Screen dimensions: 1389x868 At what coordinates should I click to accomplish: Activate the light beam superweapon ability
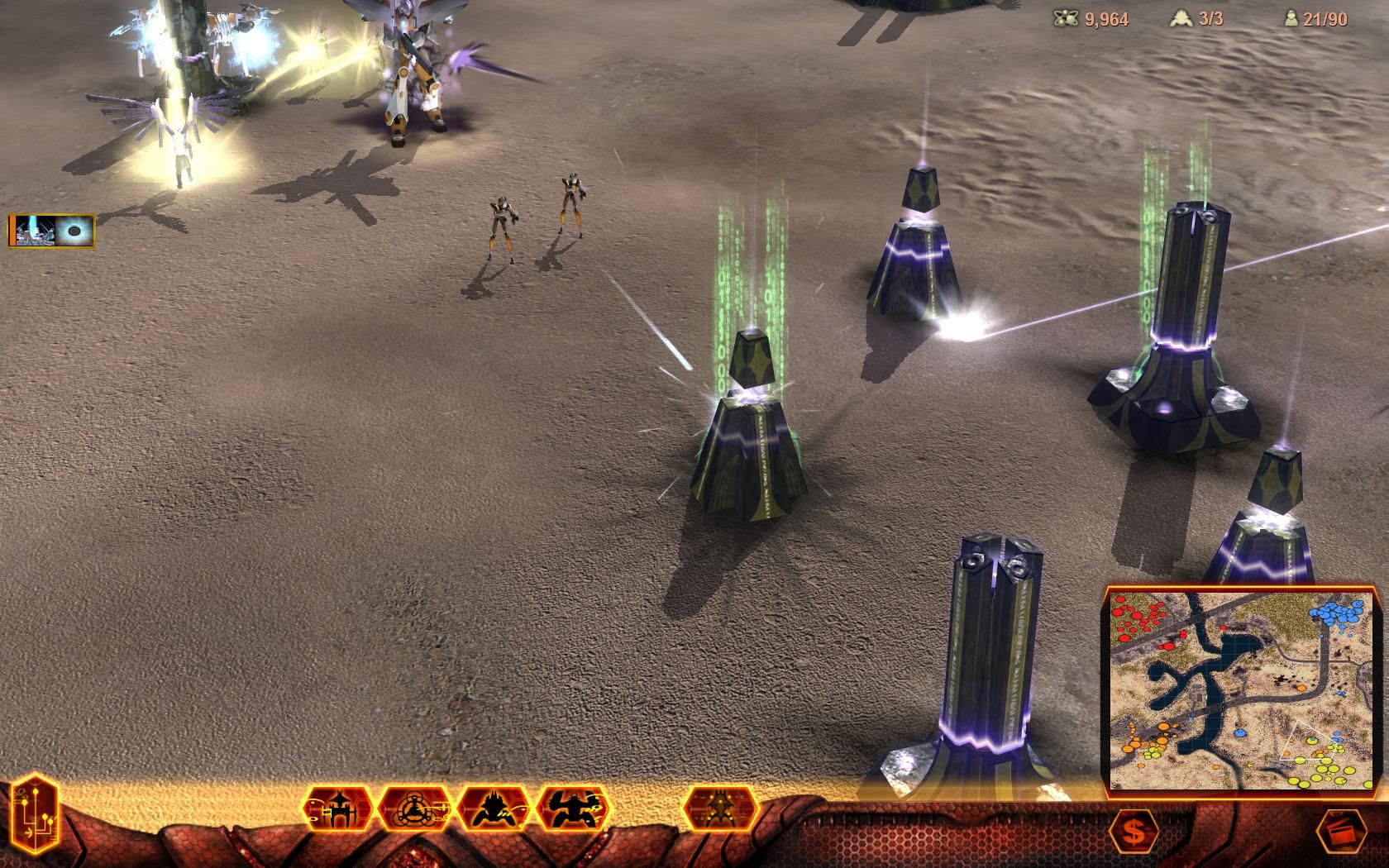(32, 231)
